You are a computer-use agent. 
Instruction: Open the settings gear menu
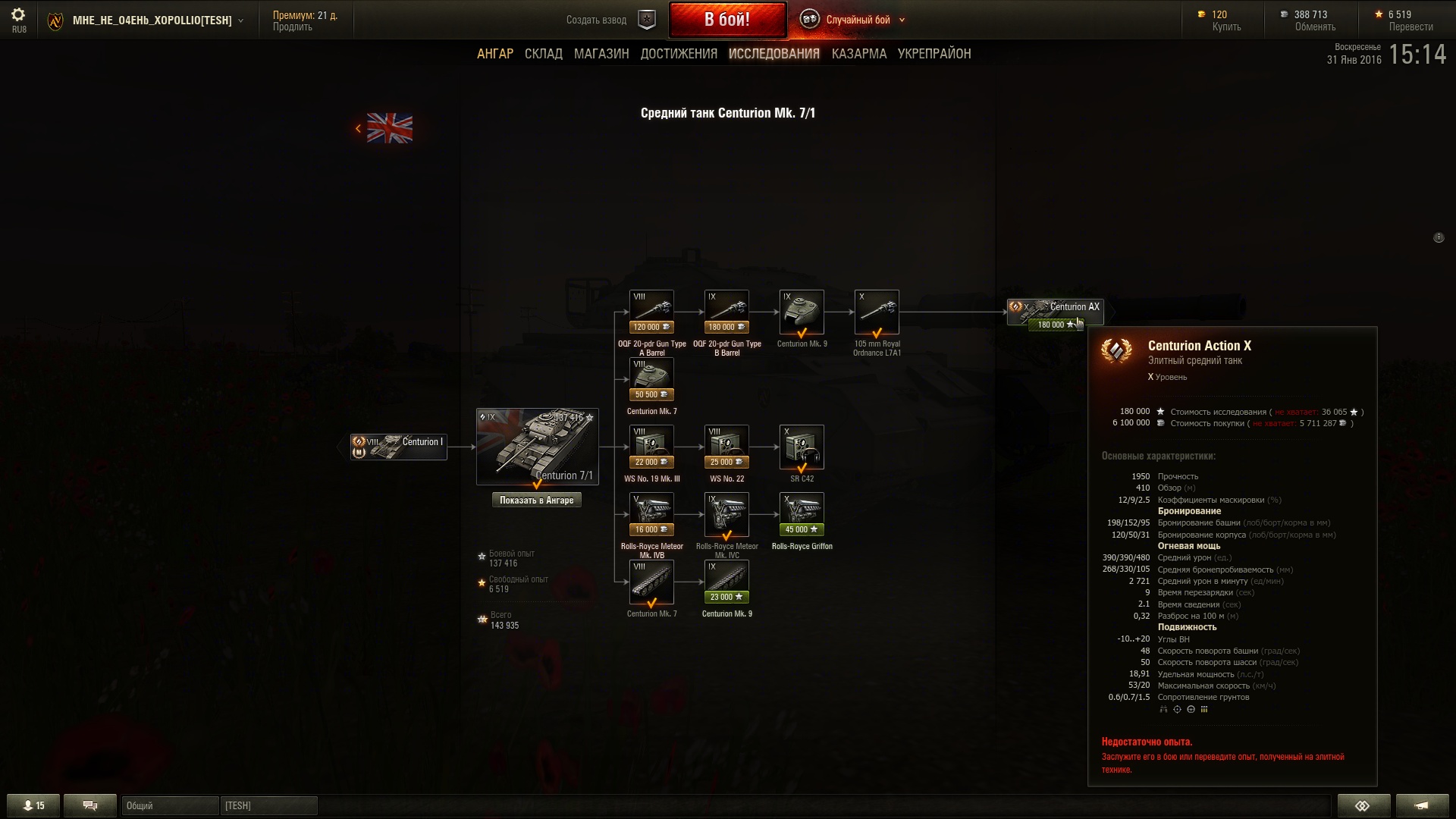tap(18, 15)
